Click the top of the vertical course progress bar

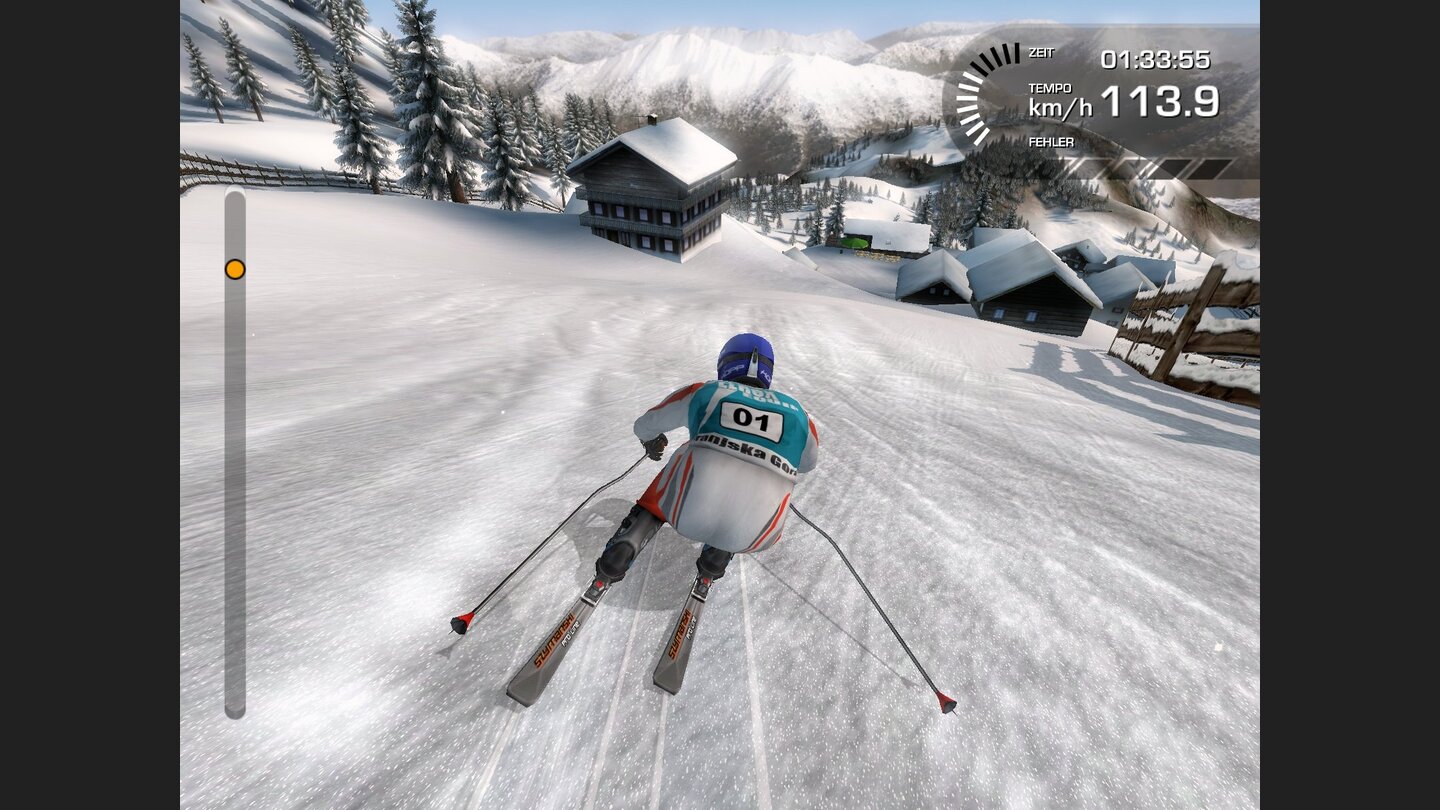click(x=236, y=205)
